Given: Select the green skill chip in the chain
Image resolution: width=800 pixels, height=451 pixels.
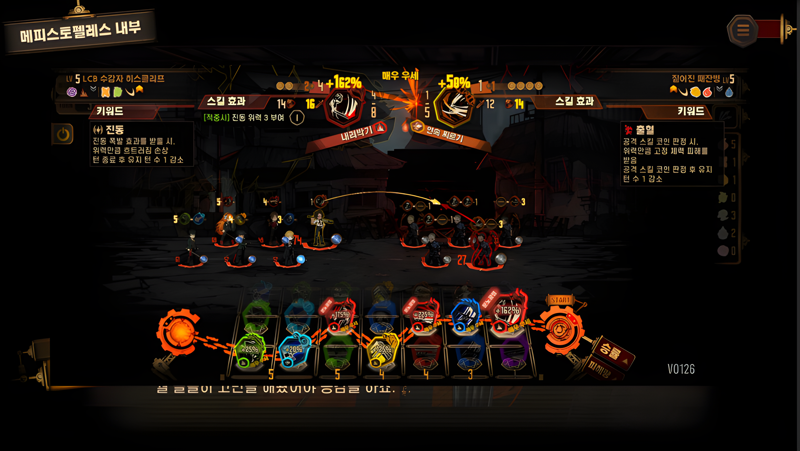Looking at the screenshot, I should [x=250, y=350].
